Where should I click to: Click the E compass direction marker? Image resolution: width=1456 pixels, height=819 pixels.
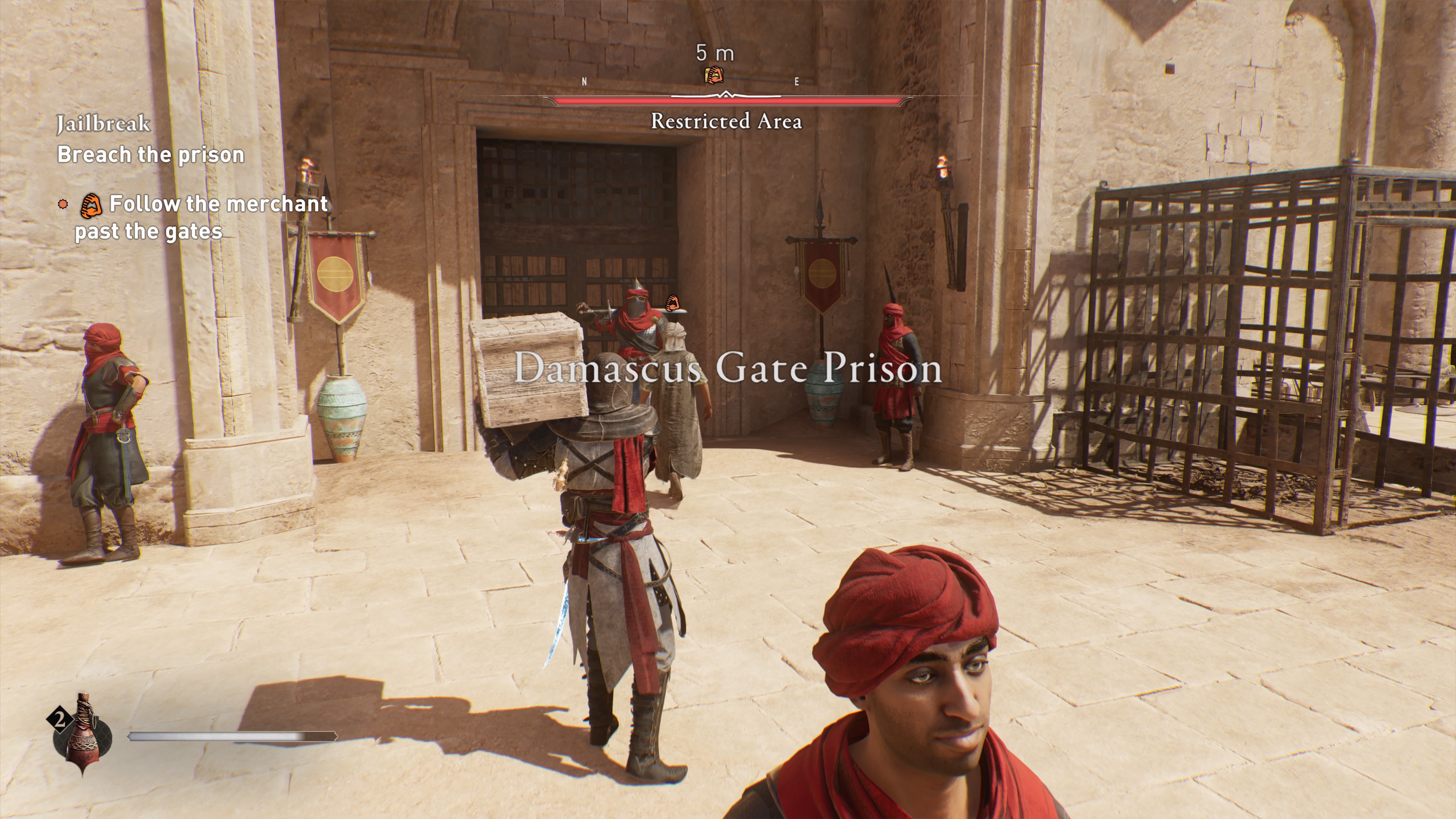click(796, 82)
